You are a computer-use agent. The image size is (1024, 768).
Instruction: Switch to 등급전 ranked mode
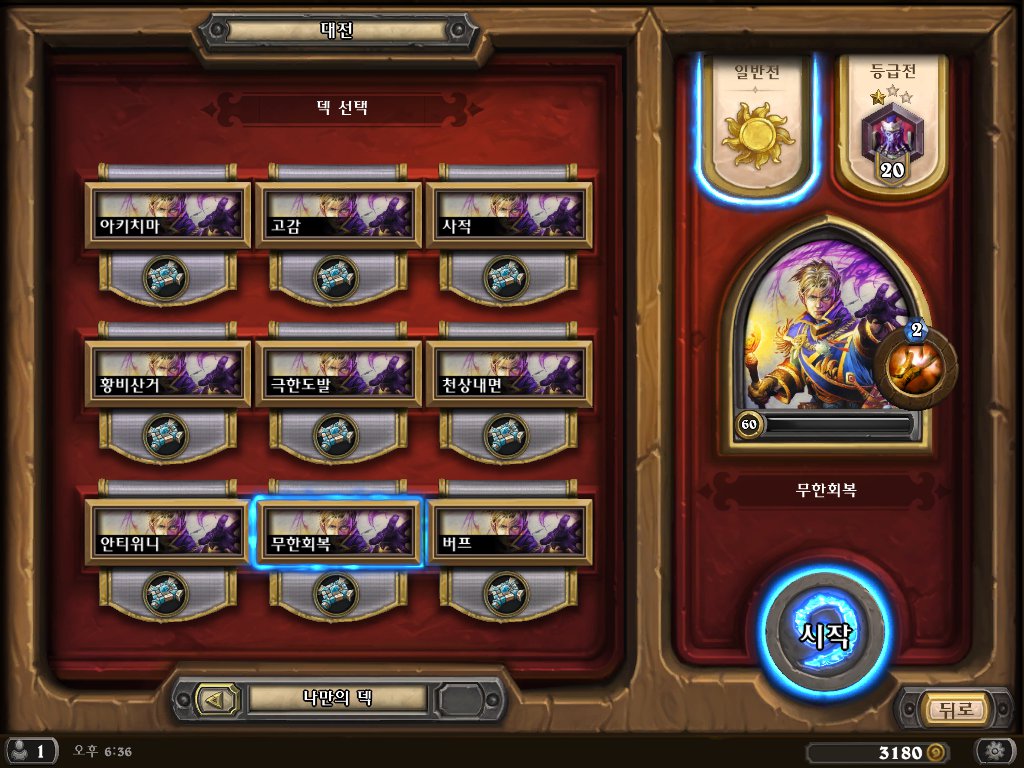[x=892, y=125]
